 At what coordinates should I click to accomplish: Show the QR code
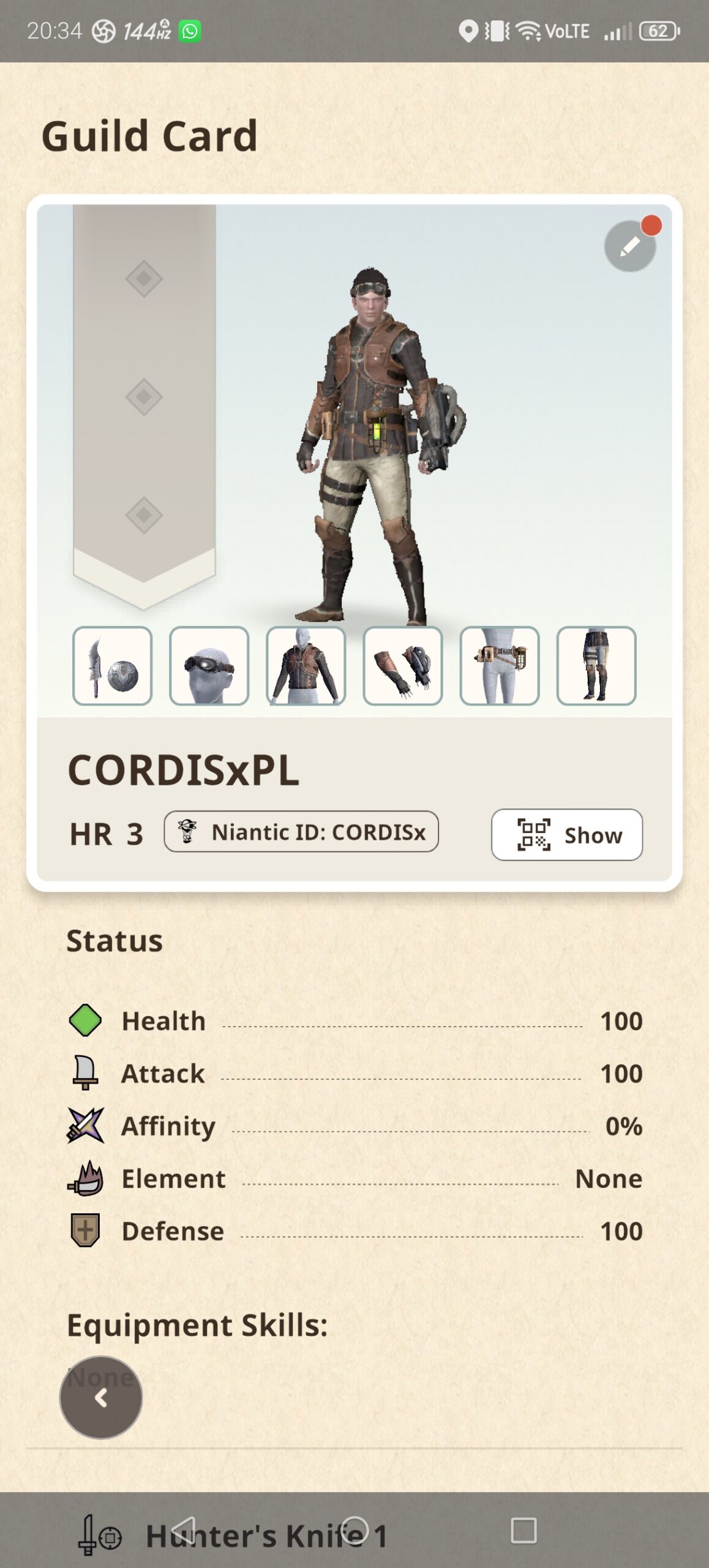click(566, 835)
